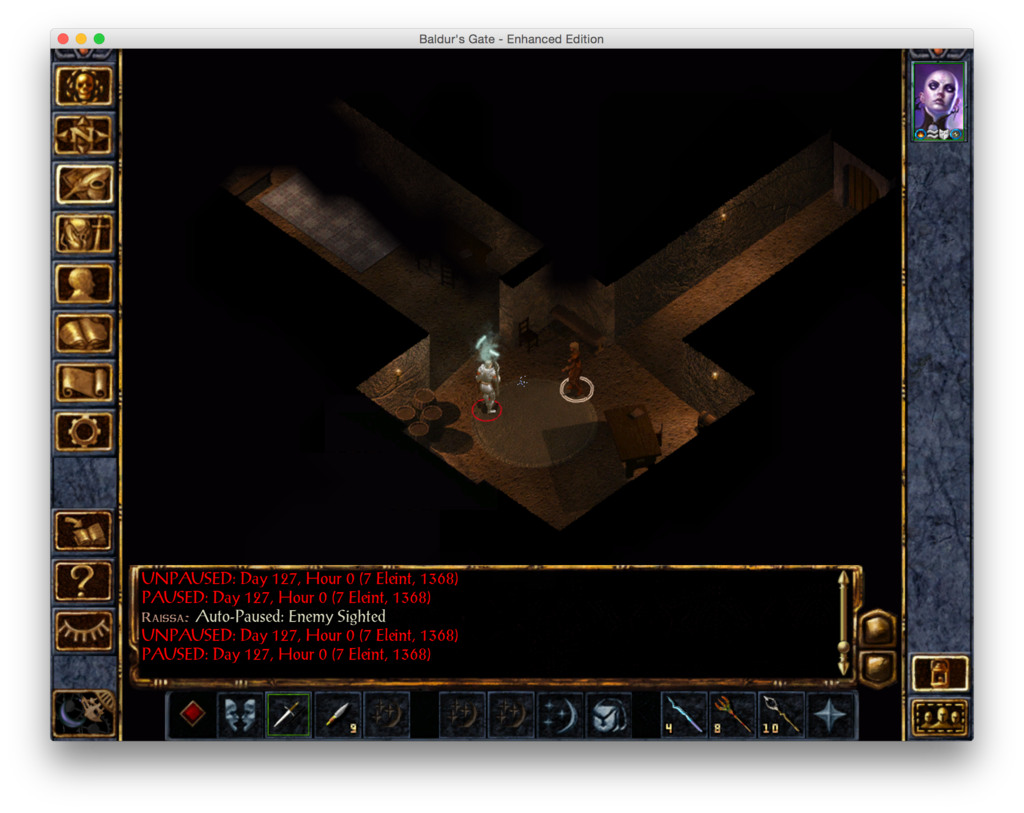Click the moon and clock button
1024x813 pixels.
coord(84,713)
